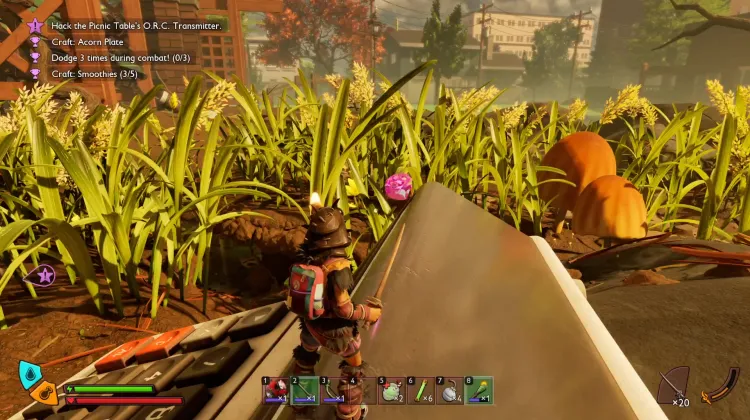The width and height of the screenshot is (750, 420).
Task: Click the orange hunger icon
Action: coord(45,392)
